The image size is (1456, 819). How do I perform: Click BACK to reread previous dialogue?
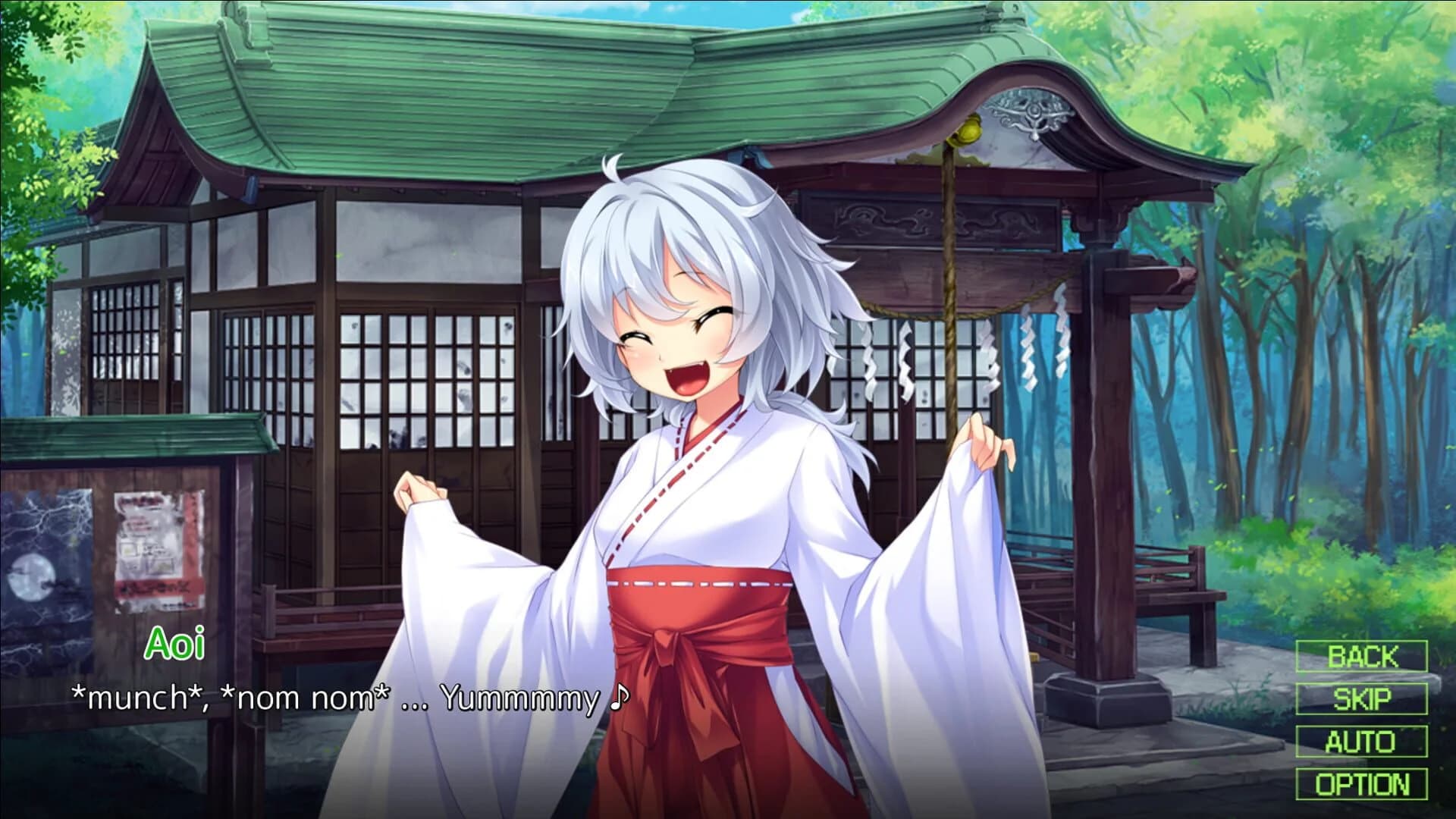point(1362,657)
